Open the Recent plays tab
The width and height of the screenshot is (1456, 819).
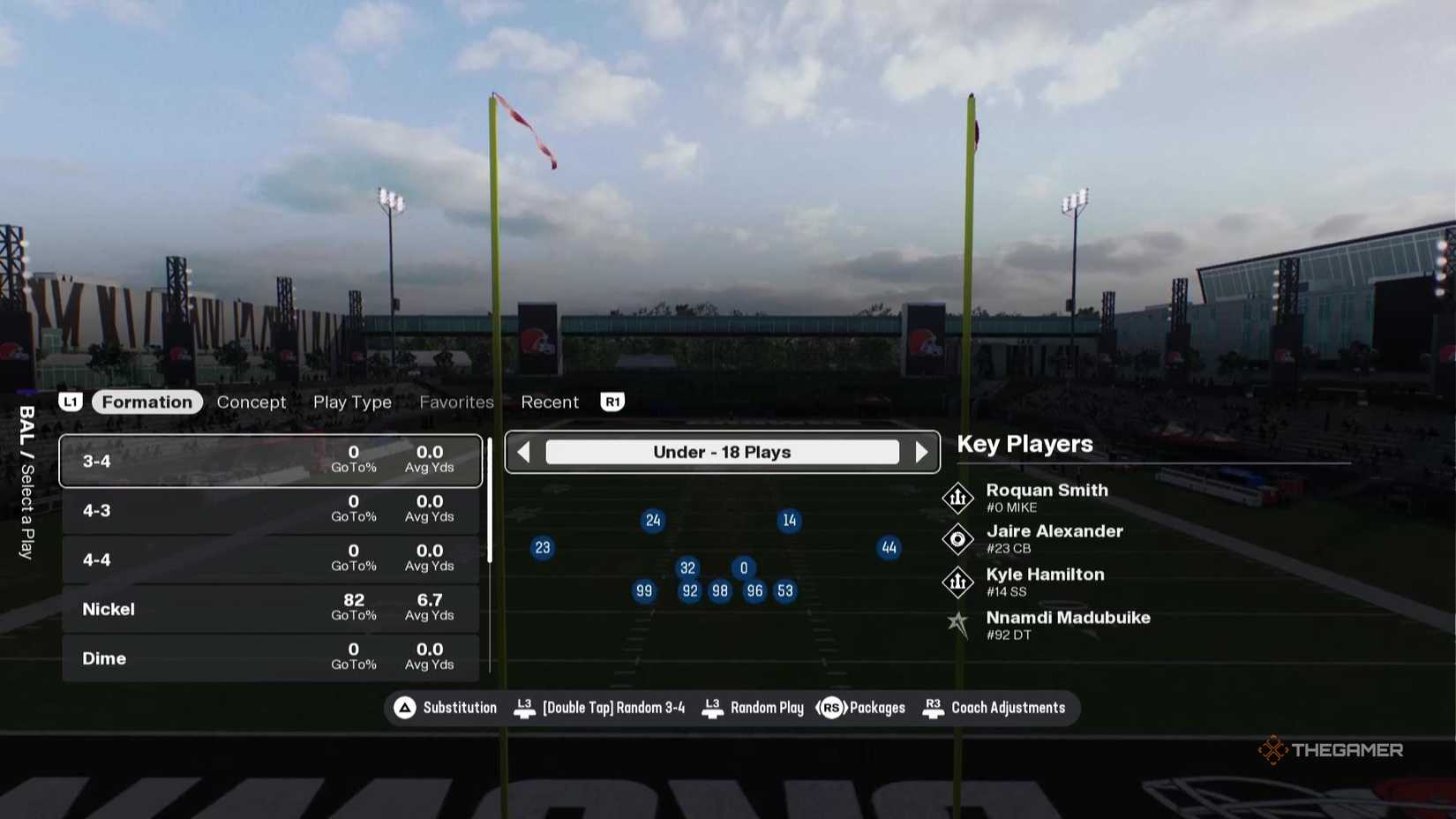point(550,402)
